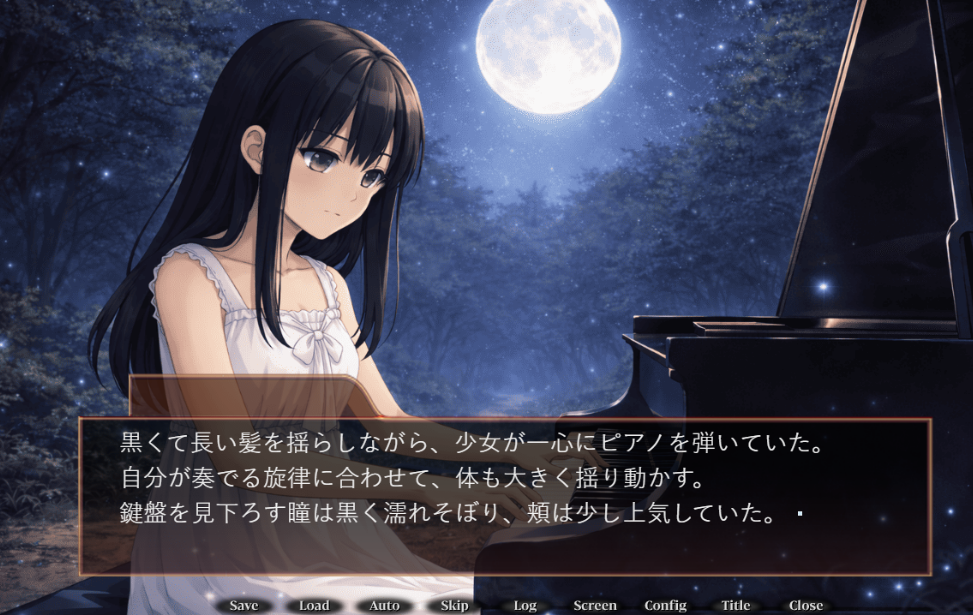Open the Save menu
Image resolution: width=973 pixels, height=615 pixels.
(244, 605)
